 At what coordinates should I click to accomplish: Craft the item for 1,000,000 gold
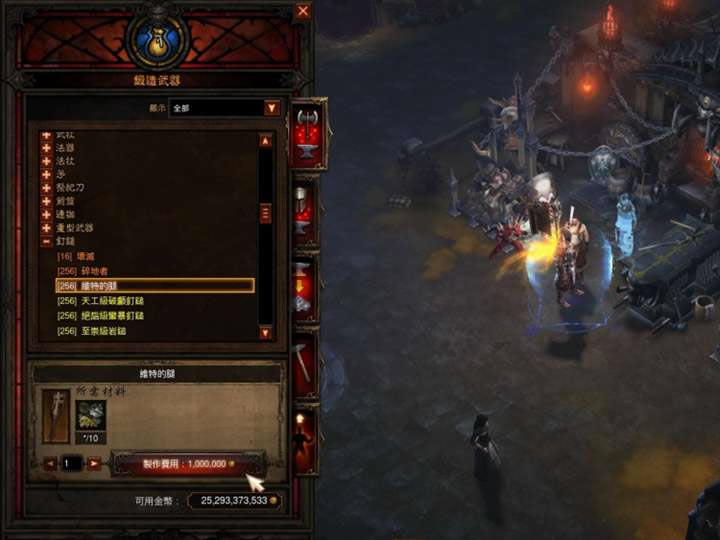188,464
